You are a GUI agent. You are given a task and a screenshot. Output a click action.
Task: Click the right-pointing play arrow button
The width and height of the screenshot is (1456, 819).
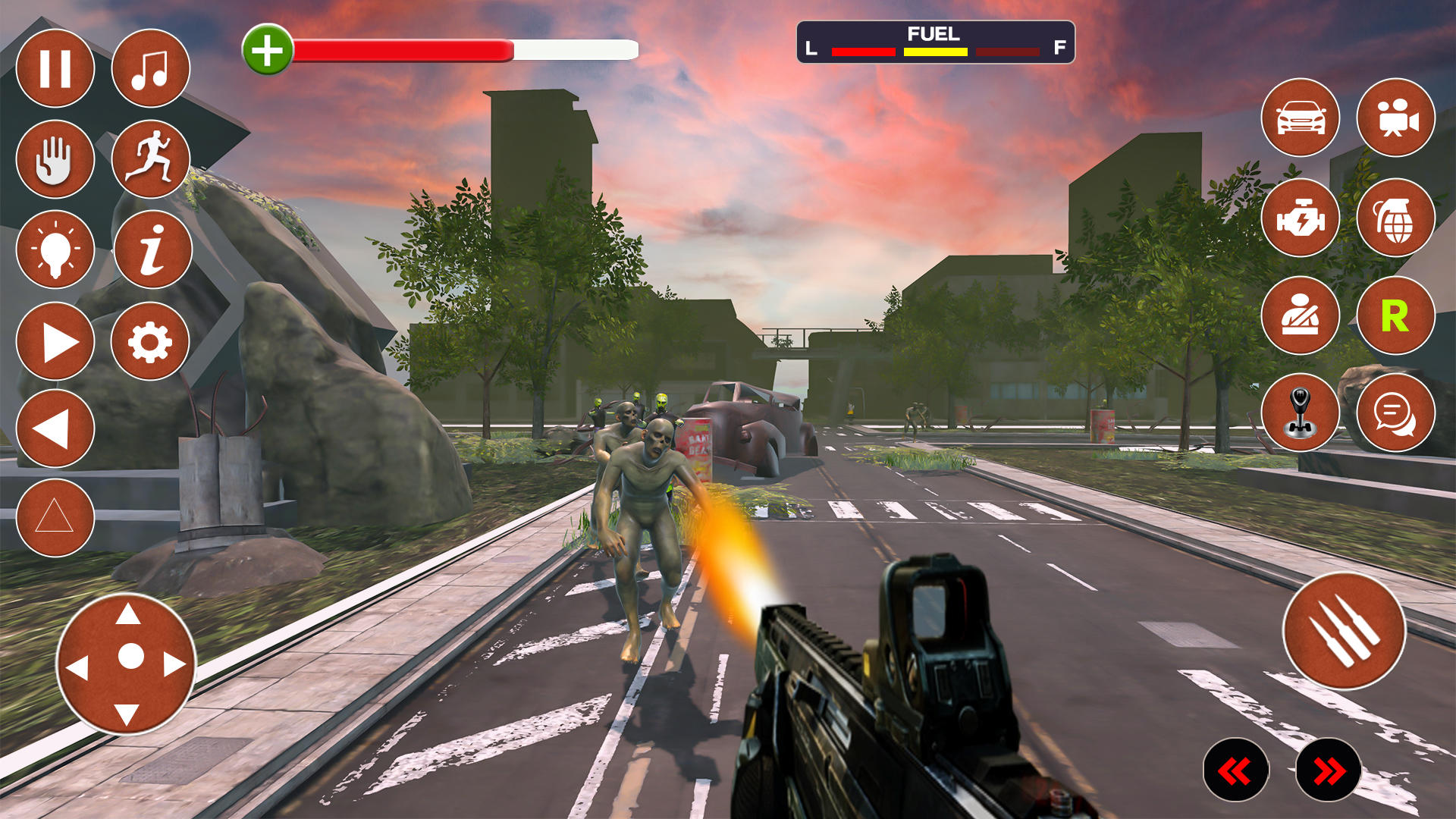point(55,341)
